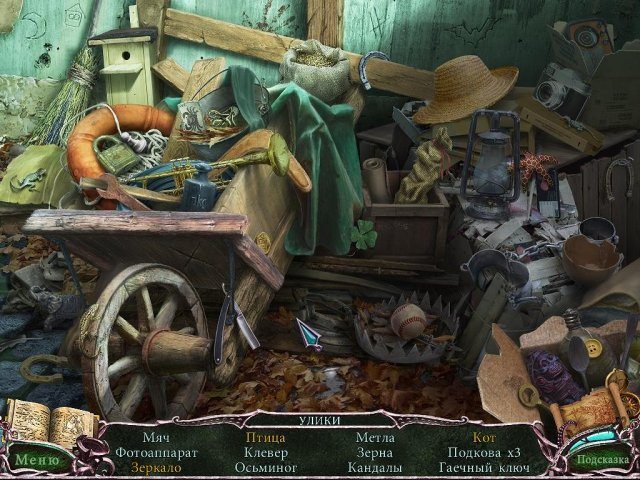Open the Меню button

click(38, 460)
